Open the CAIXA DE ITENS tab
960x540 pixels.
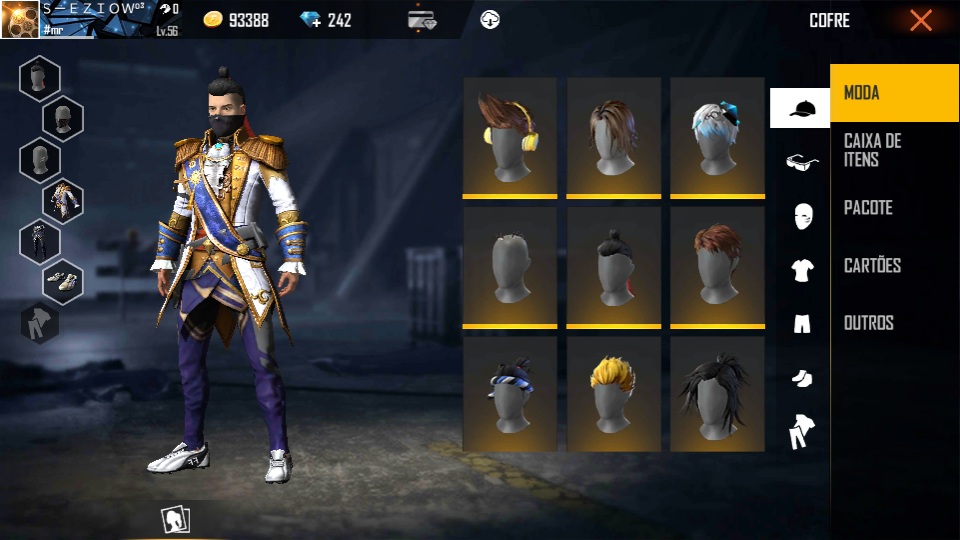(894, 150)
